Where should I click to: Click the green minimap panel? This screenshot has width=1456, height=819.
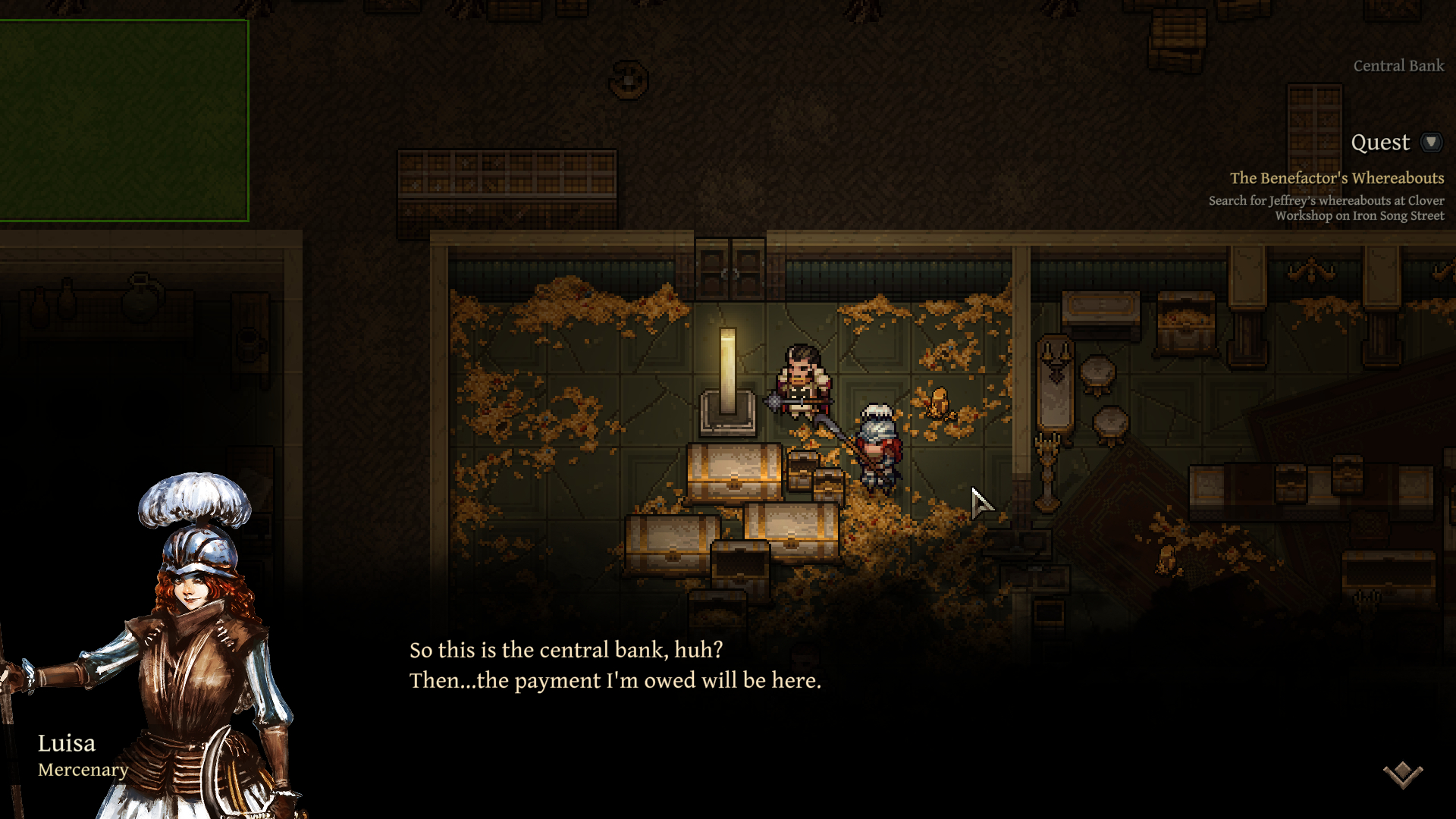pyautogui.click(x=124, y=121)
